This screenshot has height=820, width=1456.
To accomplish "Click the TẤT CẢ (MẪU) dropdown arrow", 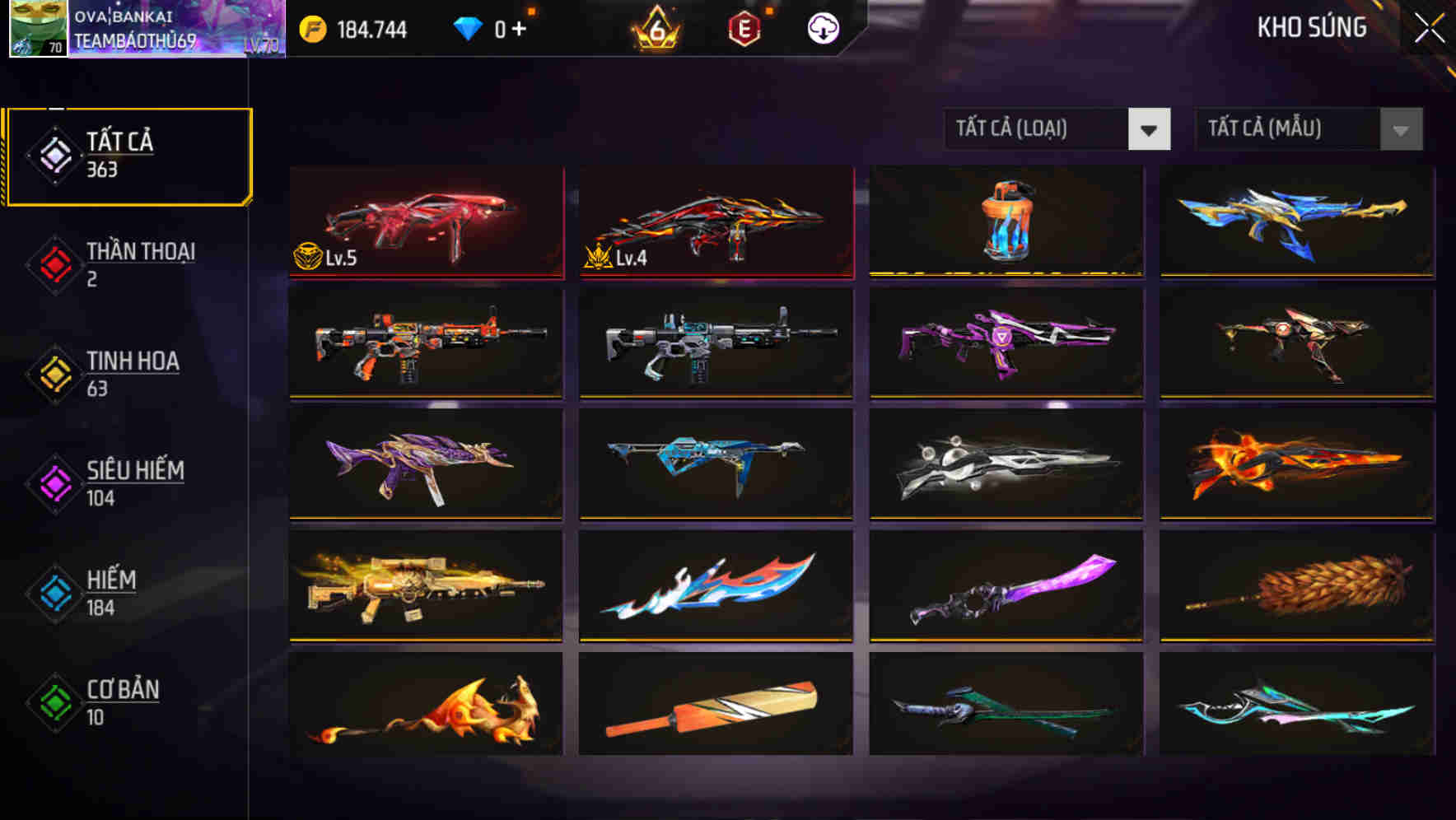I will click(x=1399, y=129).
